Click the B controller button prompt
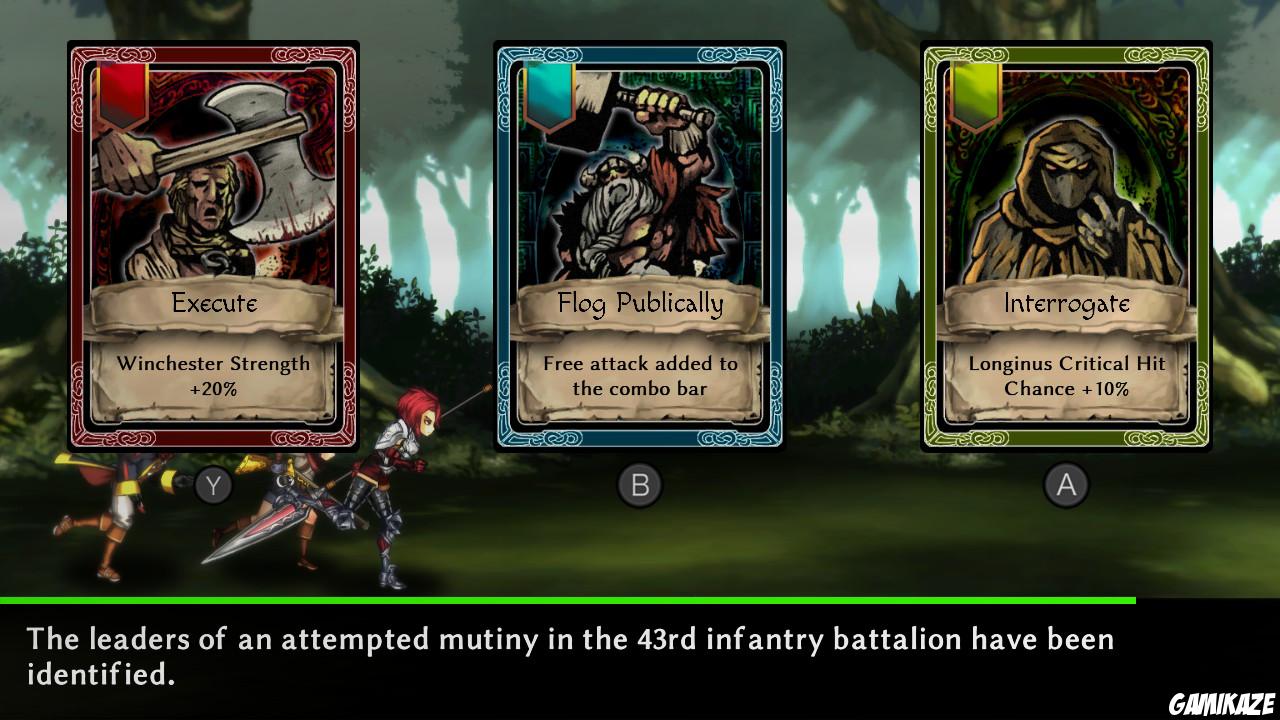 coord(640,483)
